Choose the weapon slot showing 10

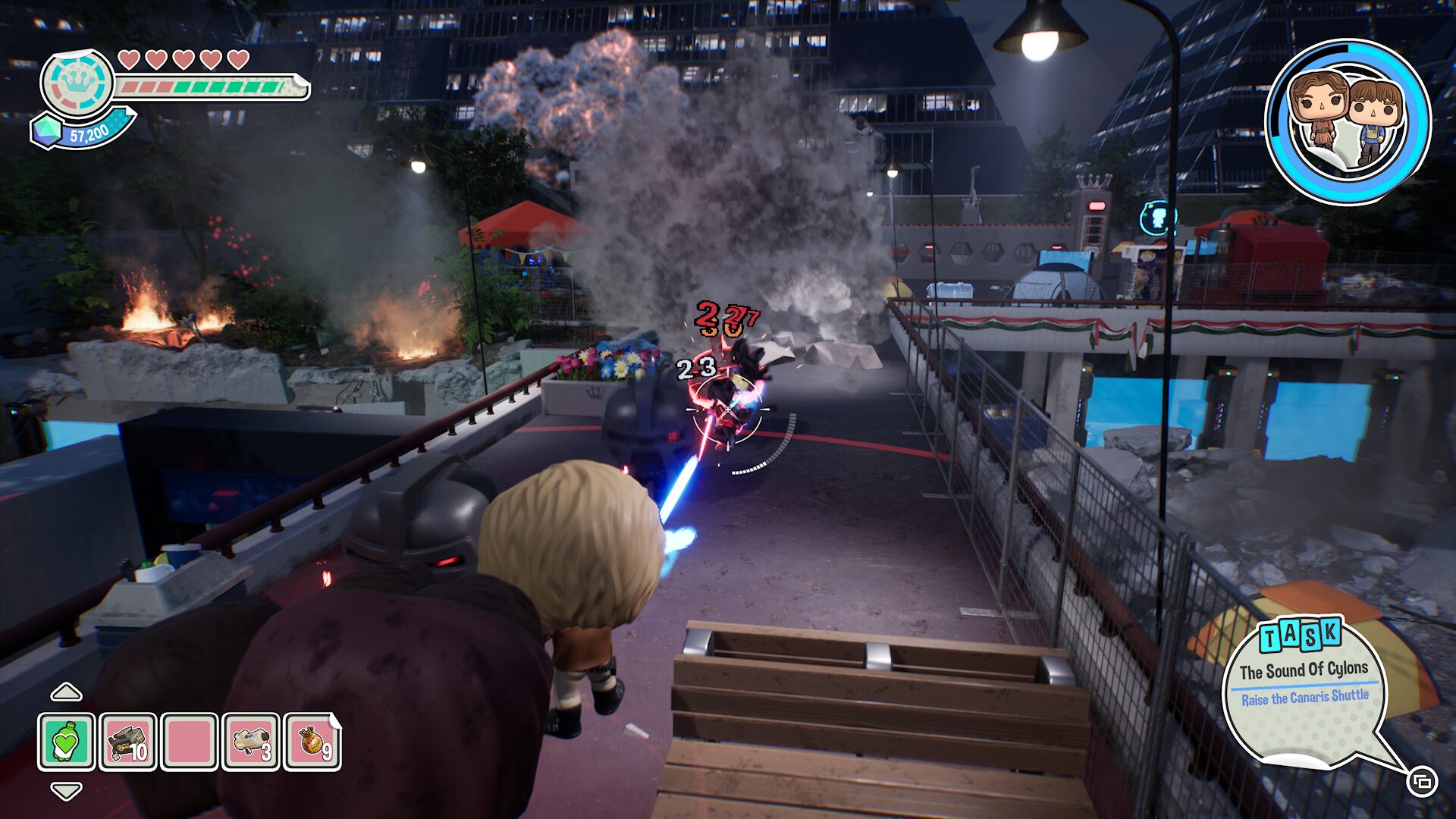(x=128, y=742)
